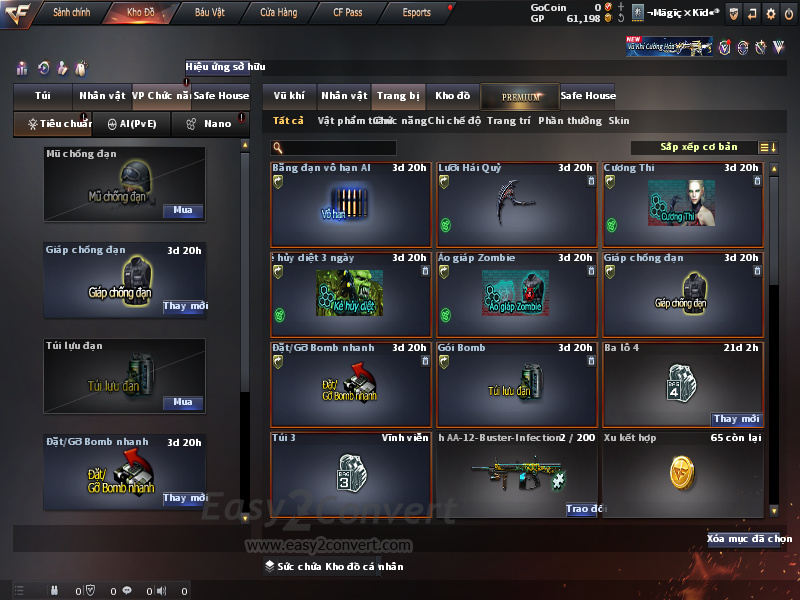This screenshot has height=600, width=800.
Task: Open the Esports tab
Action: pos(416,13)
